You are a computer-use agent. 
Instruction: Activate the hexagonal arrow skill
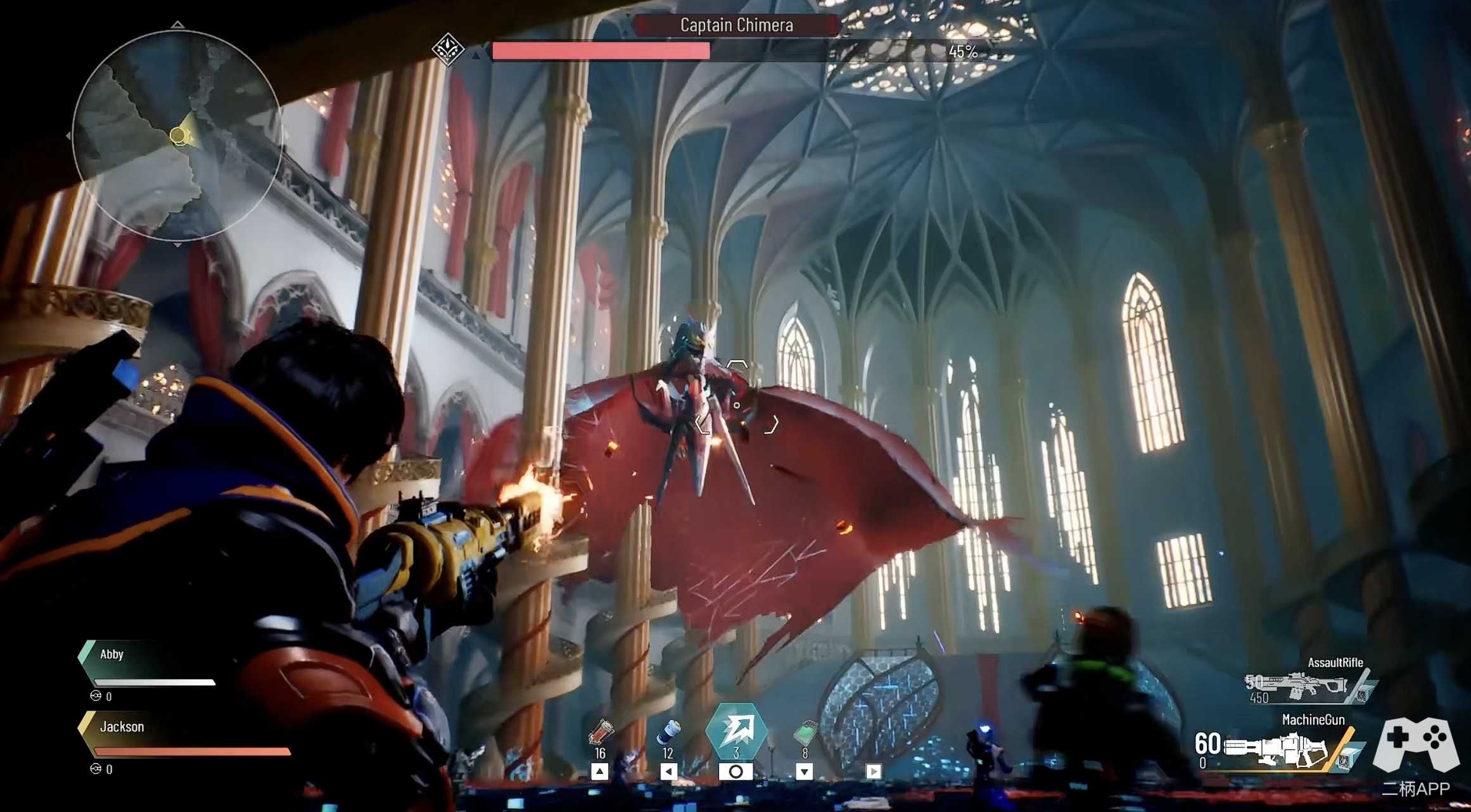[x=736, y=730]
